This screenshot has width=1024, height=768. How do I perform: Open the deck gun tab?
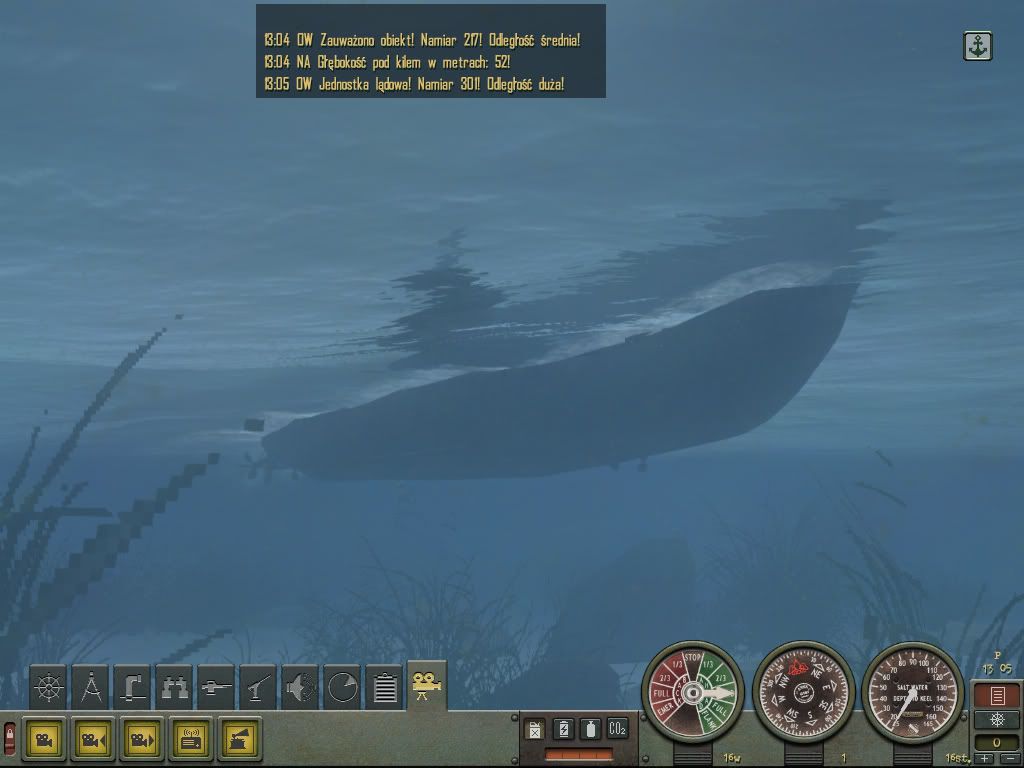[x=217, y=687]
